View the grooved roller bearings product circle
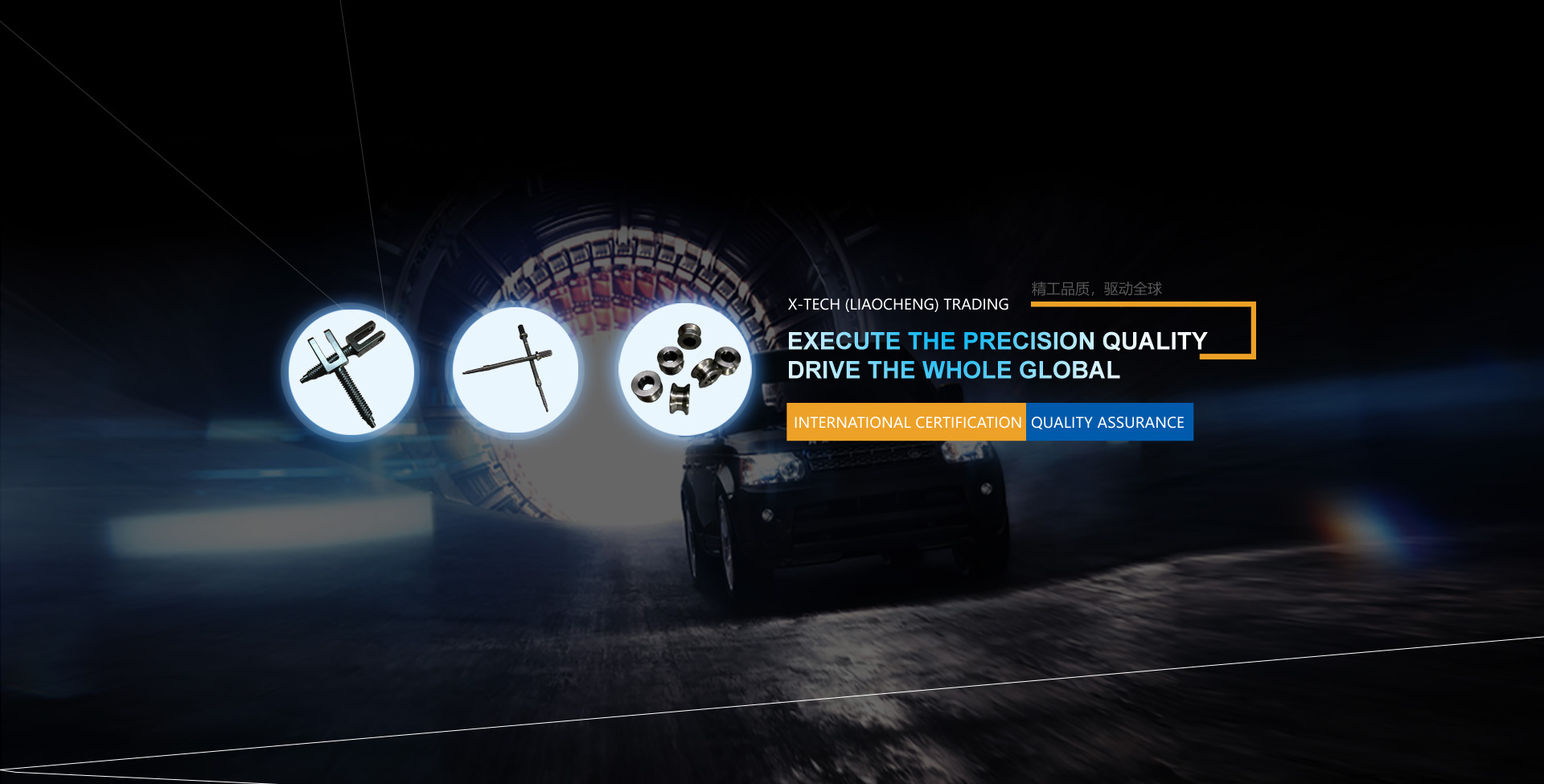The width and height of the screenshot is (1544, 784). (684, 370)
